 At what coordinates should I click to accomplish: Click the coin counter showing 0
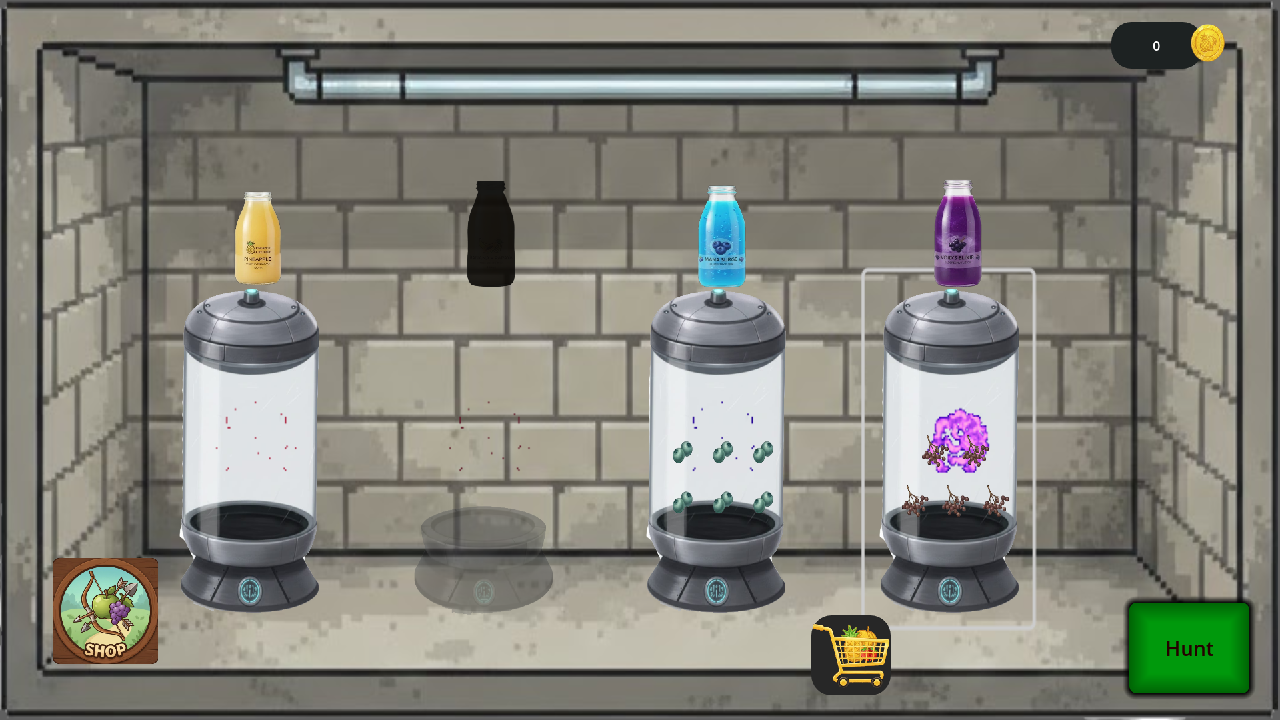(1155, 45)
